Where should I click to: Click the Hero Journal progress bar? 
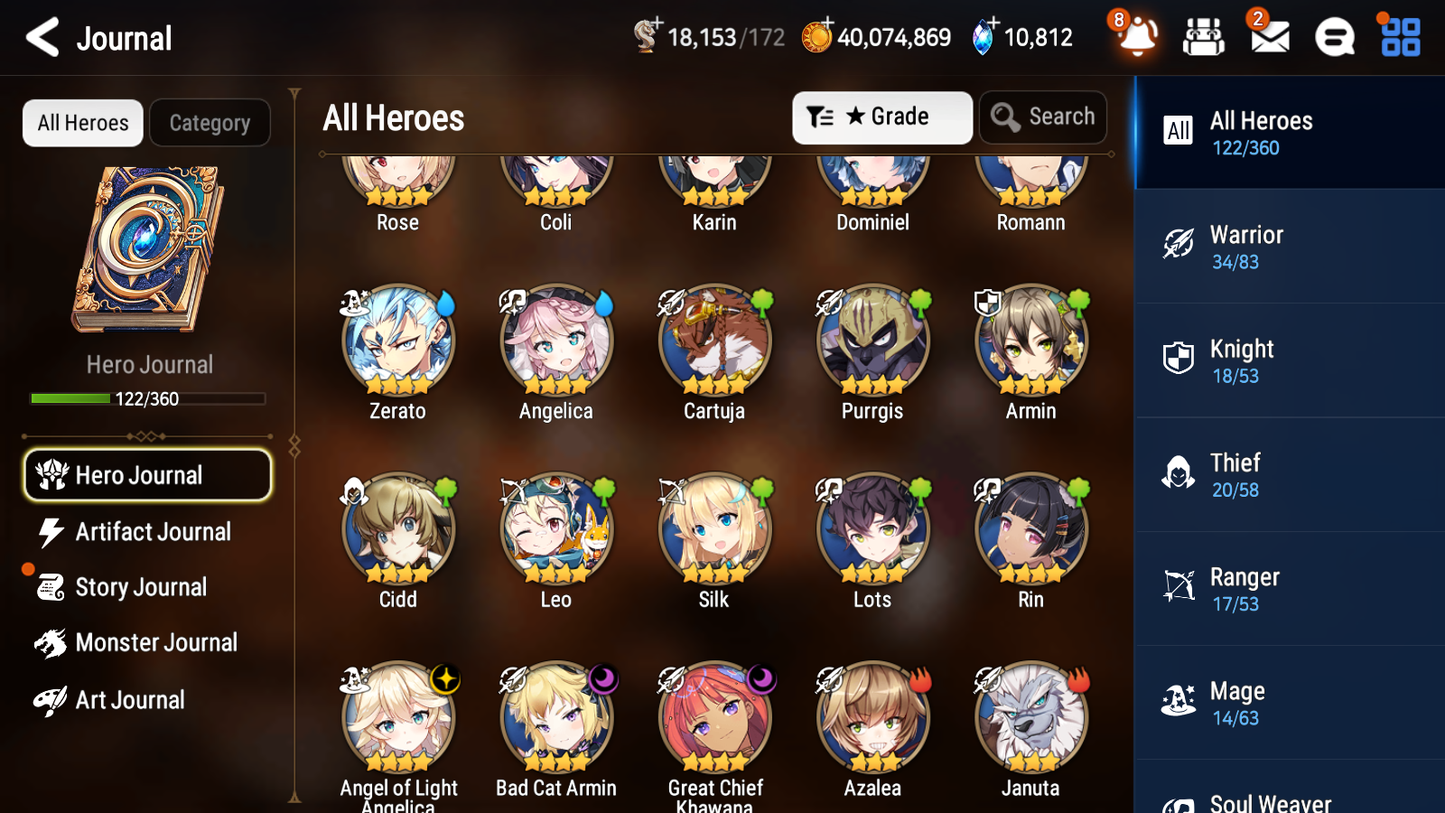click(x=148, y=398)
